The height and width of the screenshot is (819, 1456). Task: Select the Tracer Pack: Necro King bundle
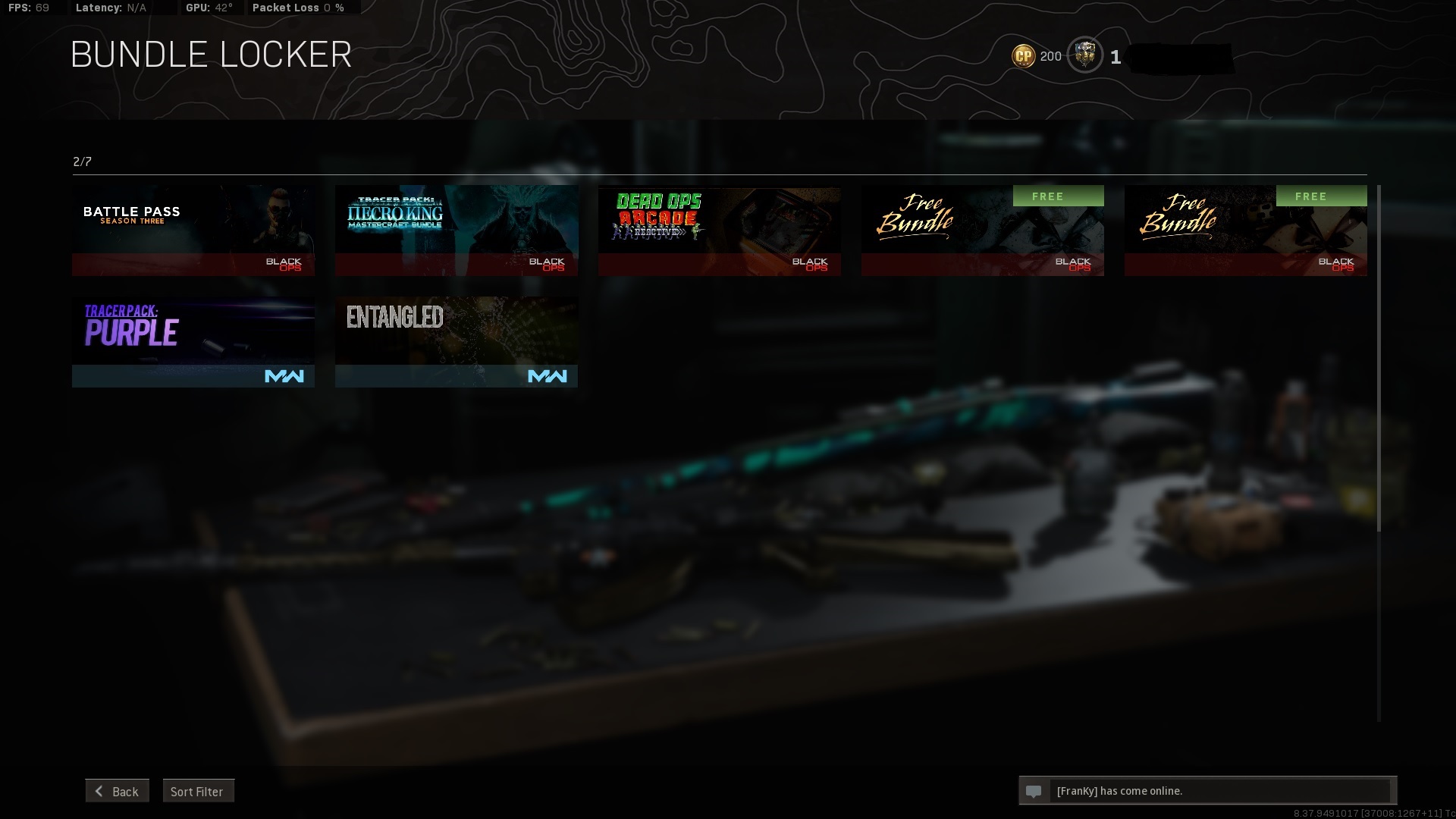pos(457,230)
